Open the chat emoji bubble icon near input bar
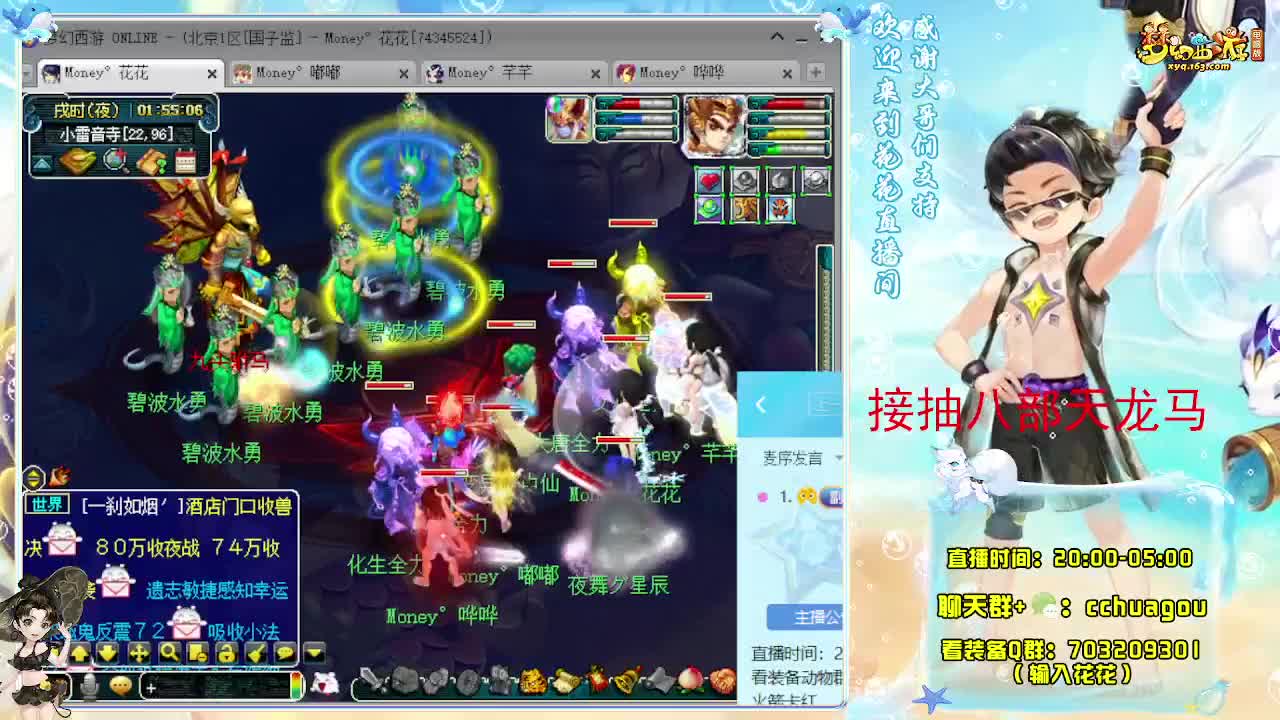 click(120, 684)
